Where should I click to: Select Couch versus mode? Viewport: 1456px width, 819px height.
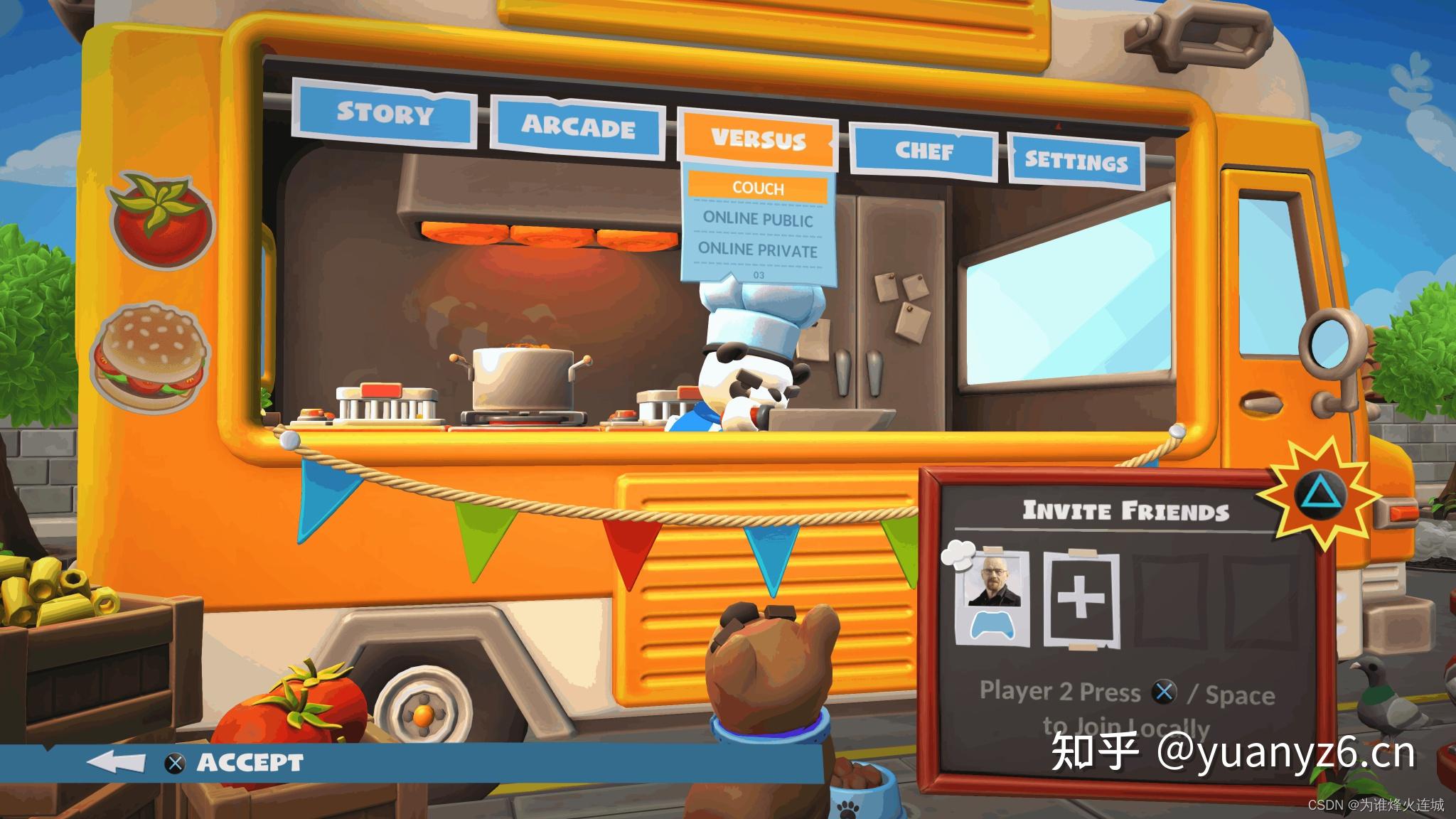click(x=758, y=188)
